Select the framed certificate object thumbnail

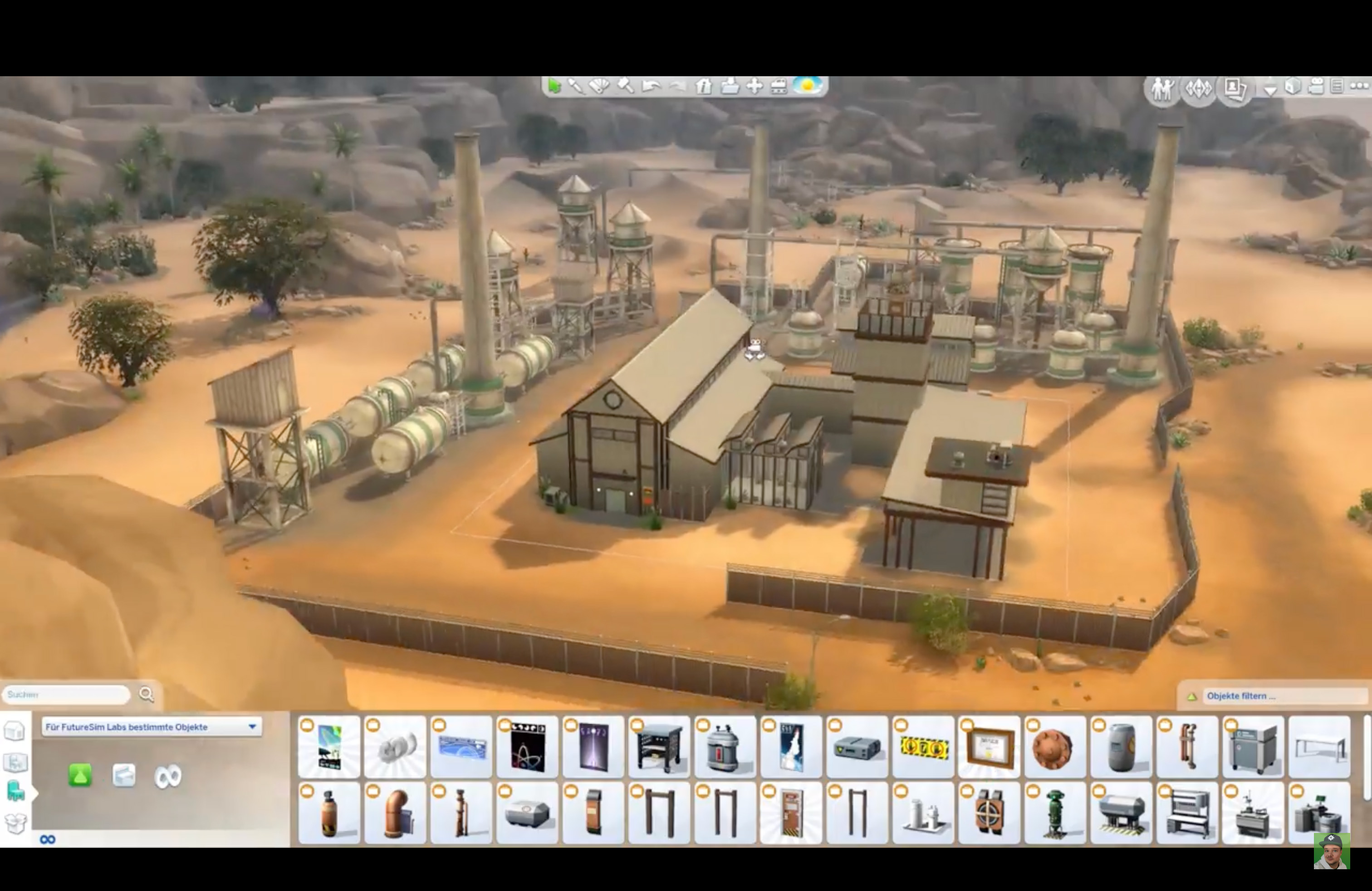(989, 748)
